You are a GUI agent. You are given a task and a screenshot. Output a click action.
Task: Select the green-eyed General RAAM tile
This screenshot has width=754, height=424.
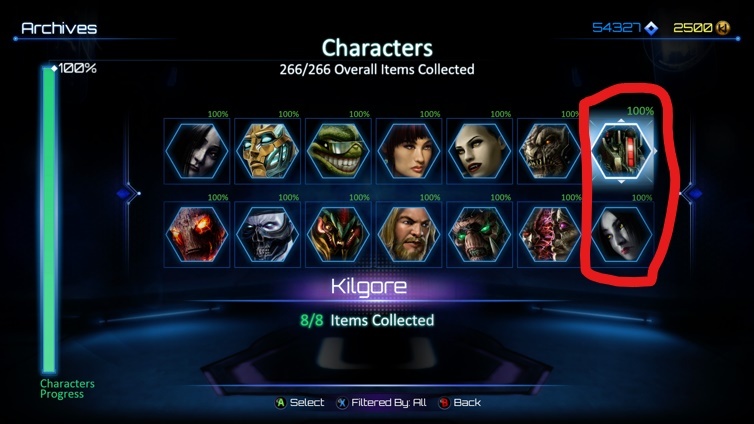tap(478, 233)
